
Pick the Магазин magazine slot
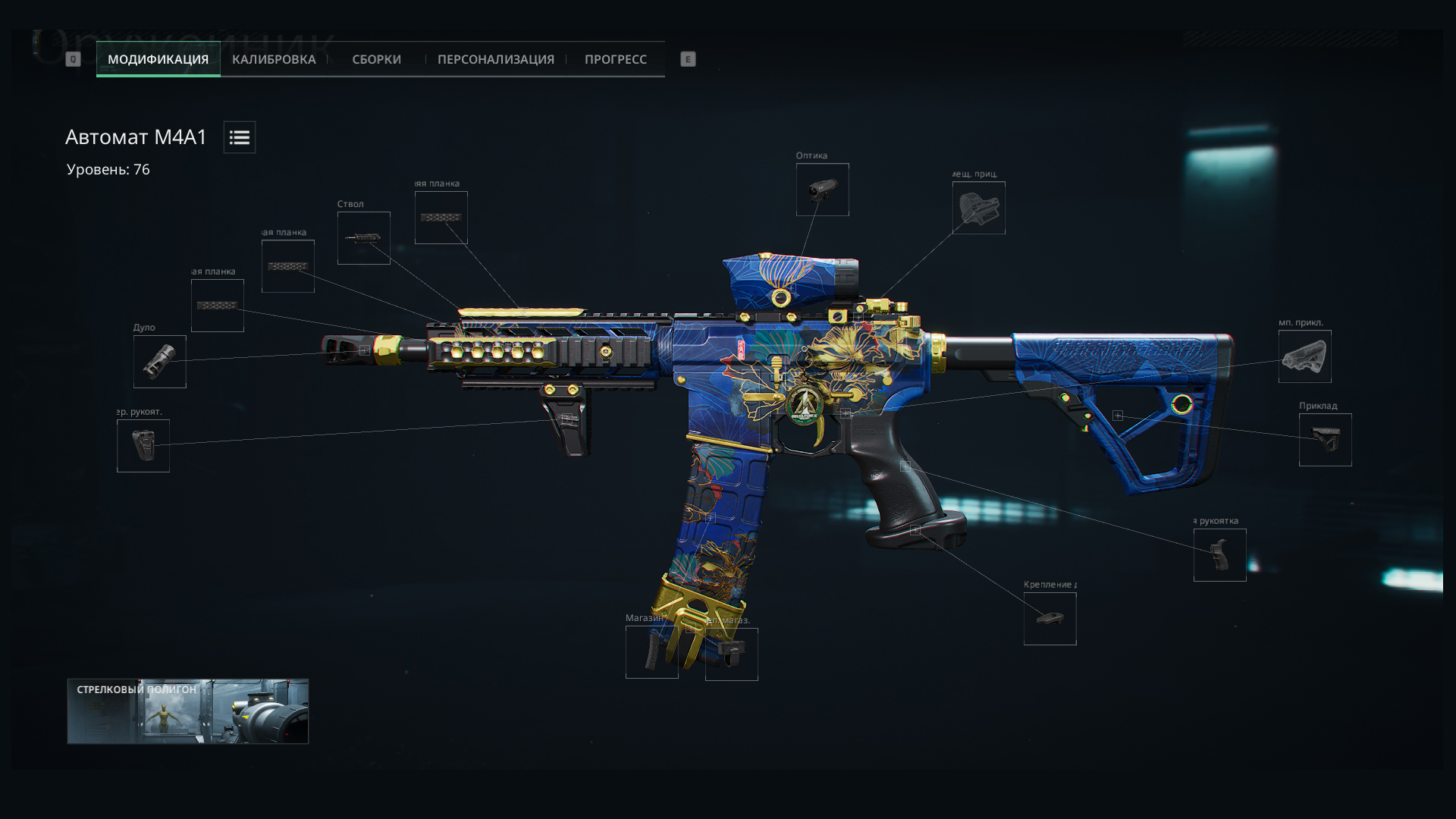point(651,652)
